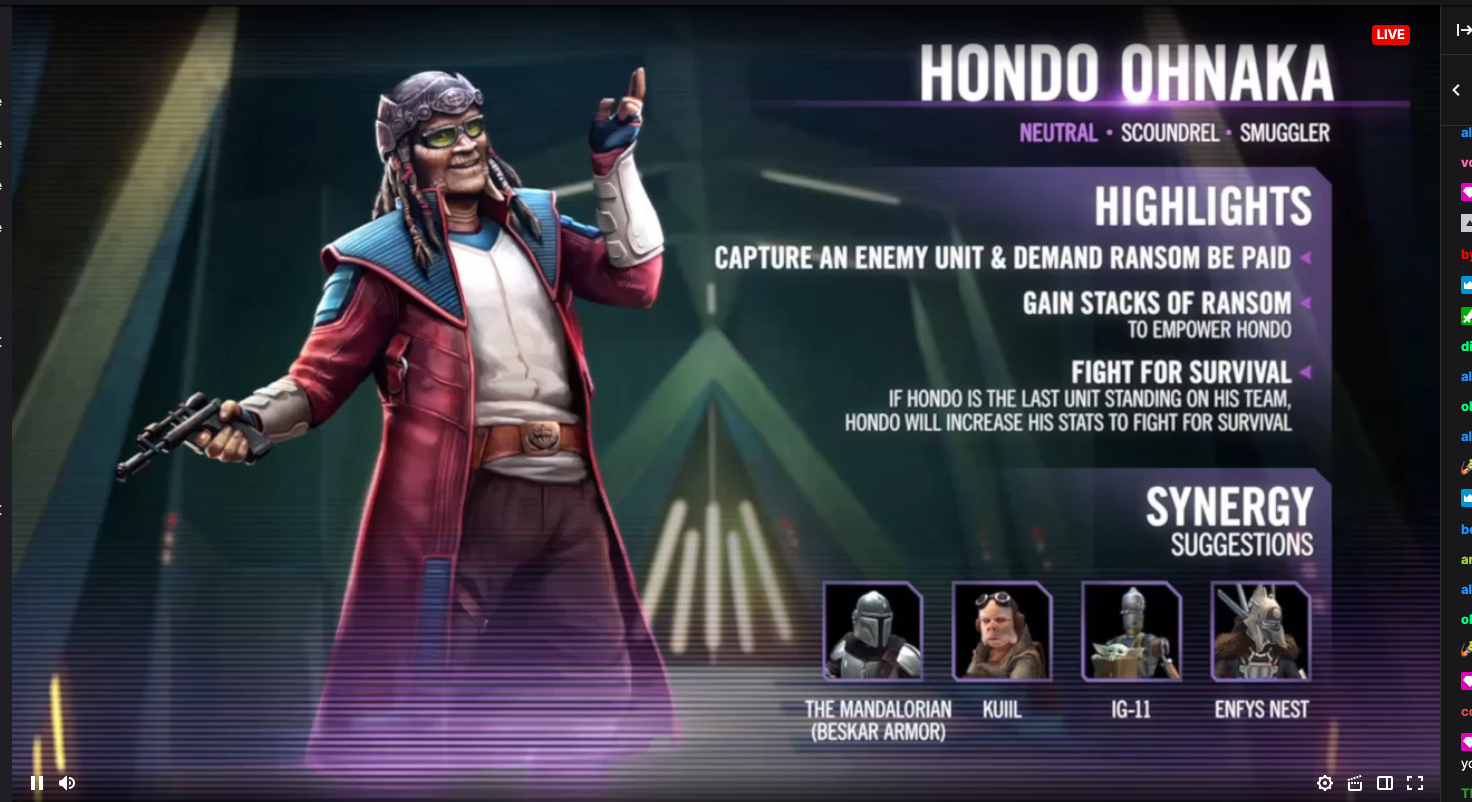Select the Kuiil character portrait
The image size is (1472, 802).
pos(1002,630)
